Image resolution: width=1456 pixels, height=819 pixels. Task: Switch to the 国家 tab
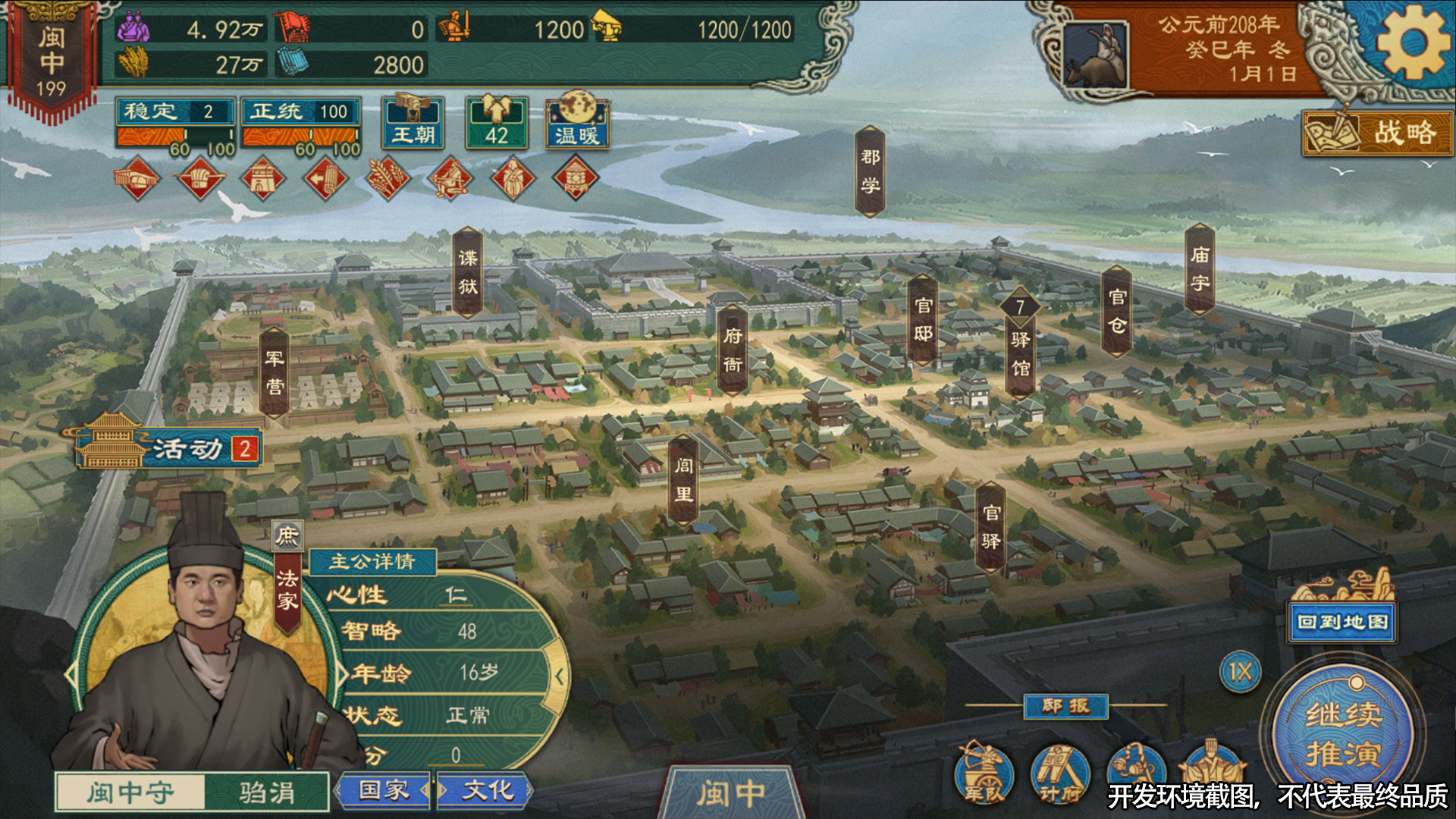[x=384, y=791]
